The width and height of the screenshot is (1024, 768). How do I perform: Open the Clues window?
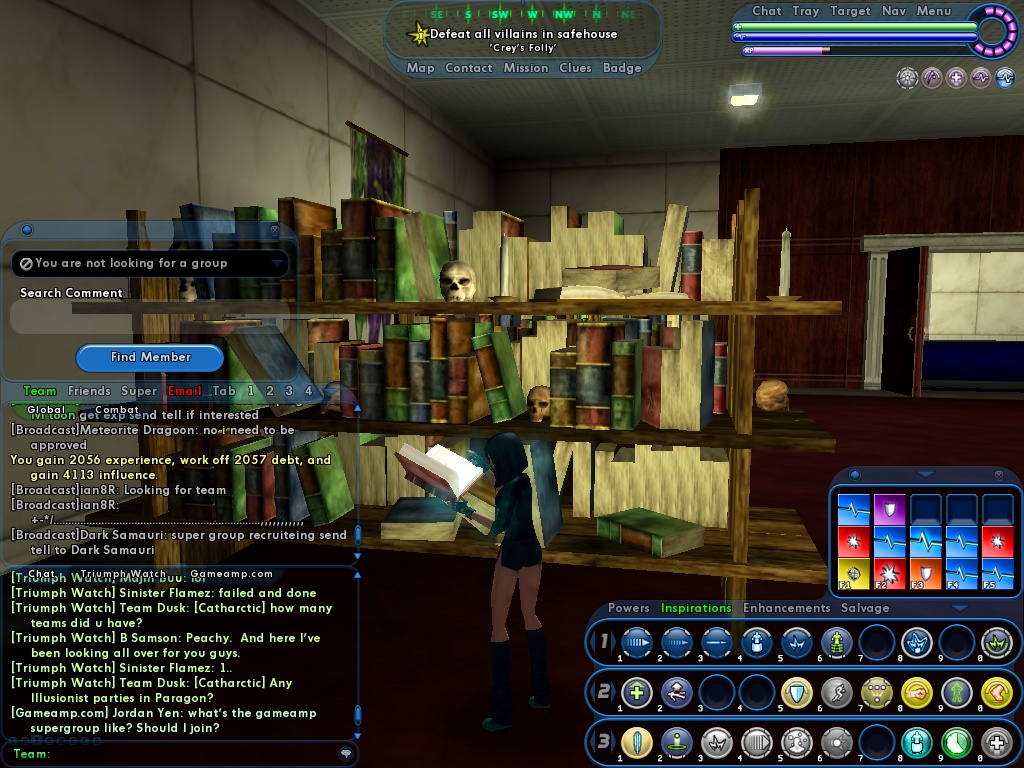[575, 68]
